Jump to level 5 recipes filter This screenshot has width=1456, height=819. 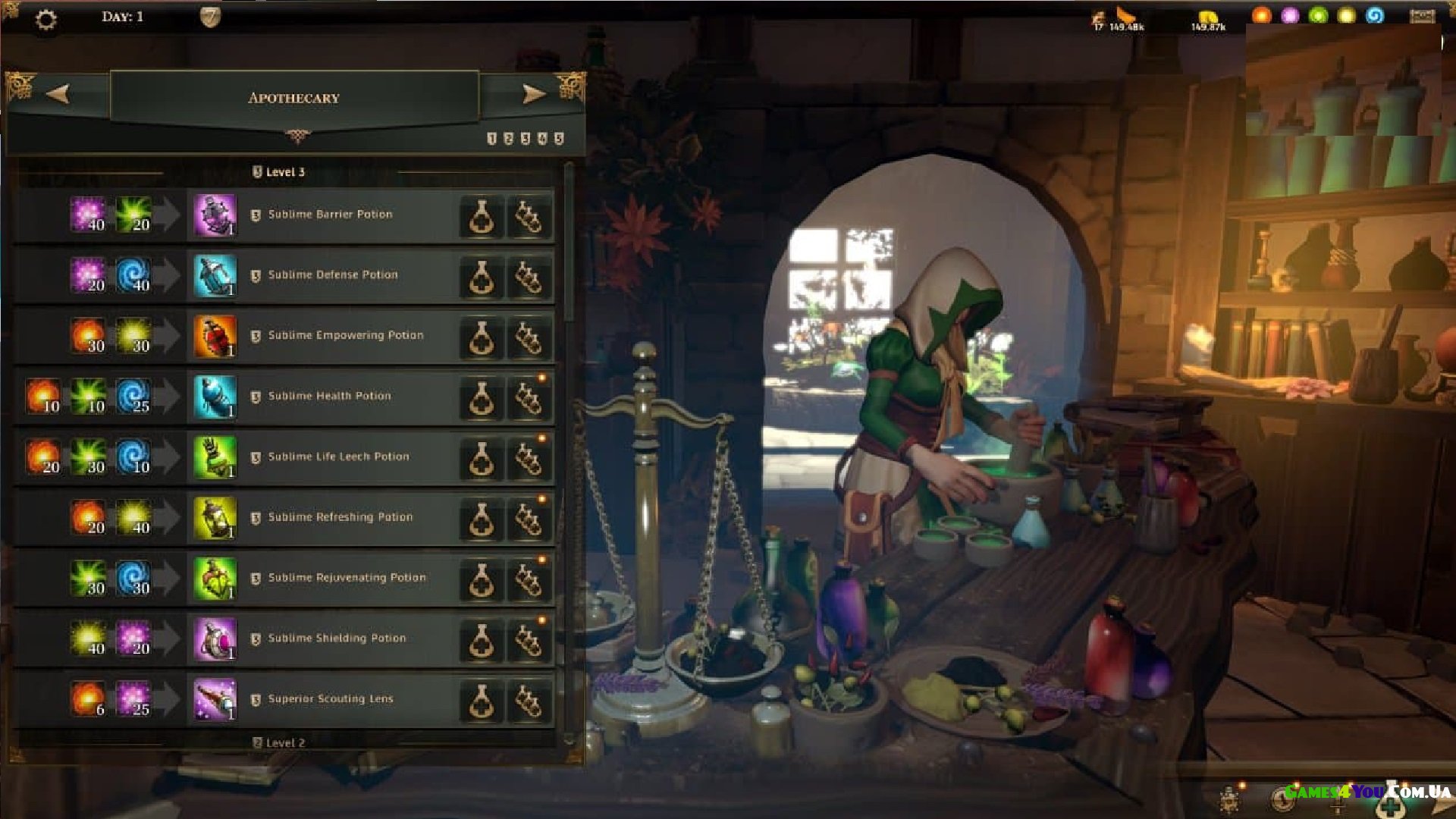coord(559,139)
